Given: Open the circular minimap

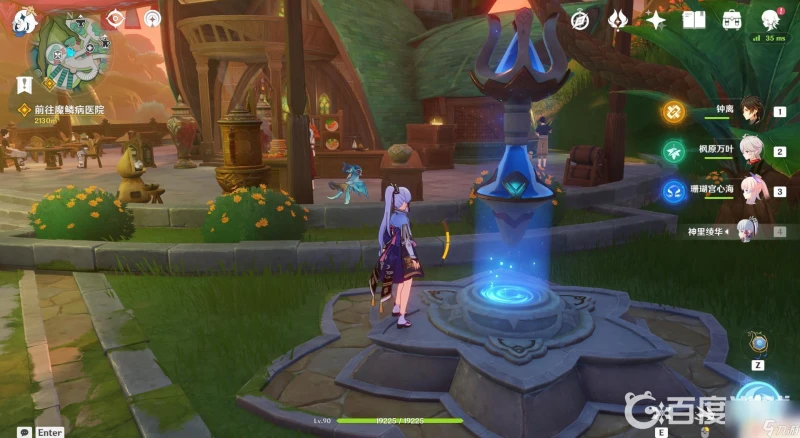Looking at the screenshot, I should pos(67,52).
